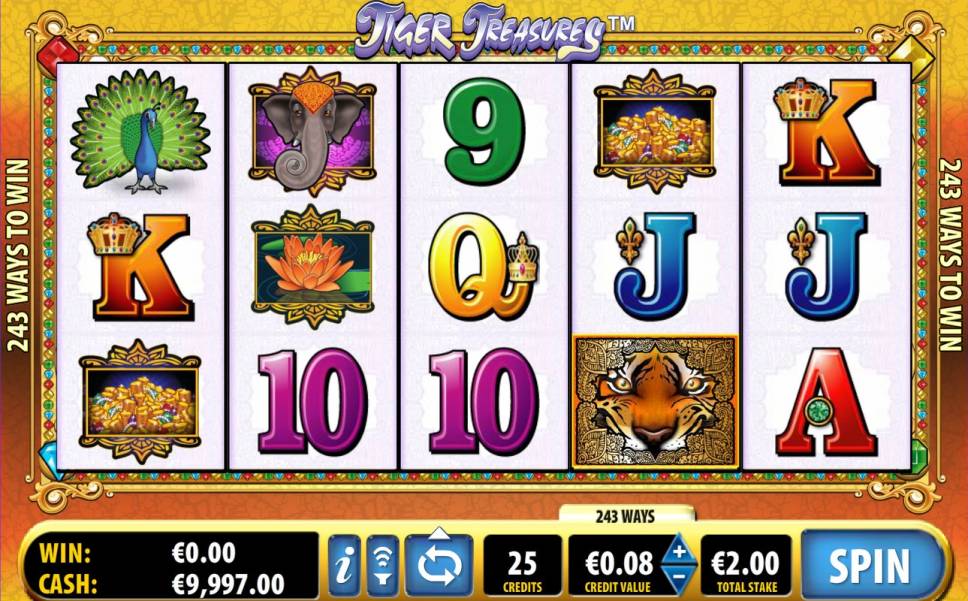The height and width of the screenshot is (601, 968).
Task: Activate the autoplay arrows button
Action: [439, 566]
